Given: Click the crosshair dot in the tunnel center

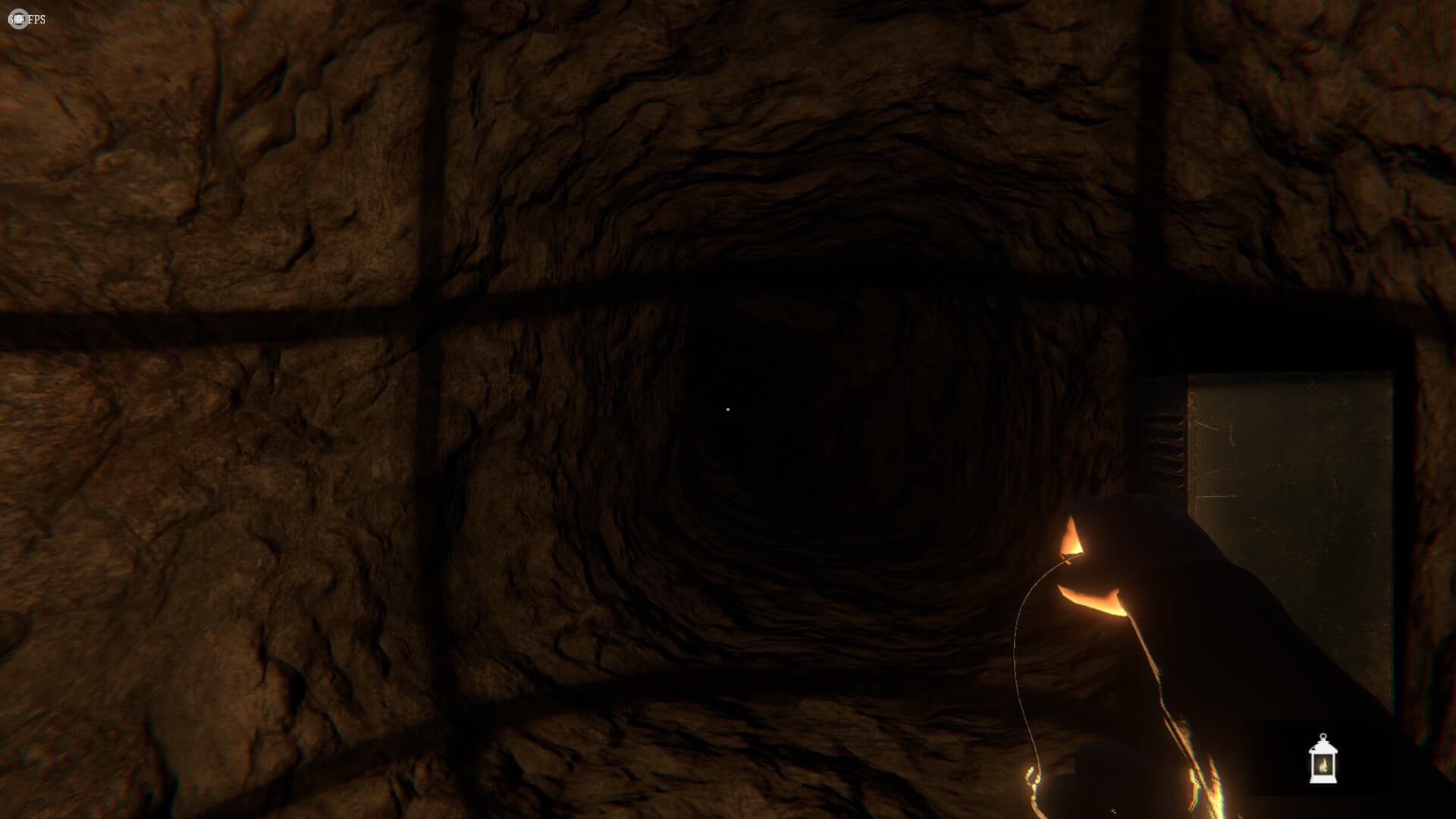Looking at the screenshot, I should [729, 409].
